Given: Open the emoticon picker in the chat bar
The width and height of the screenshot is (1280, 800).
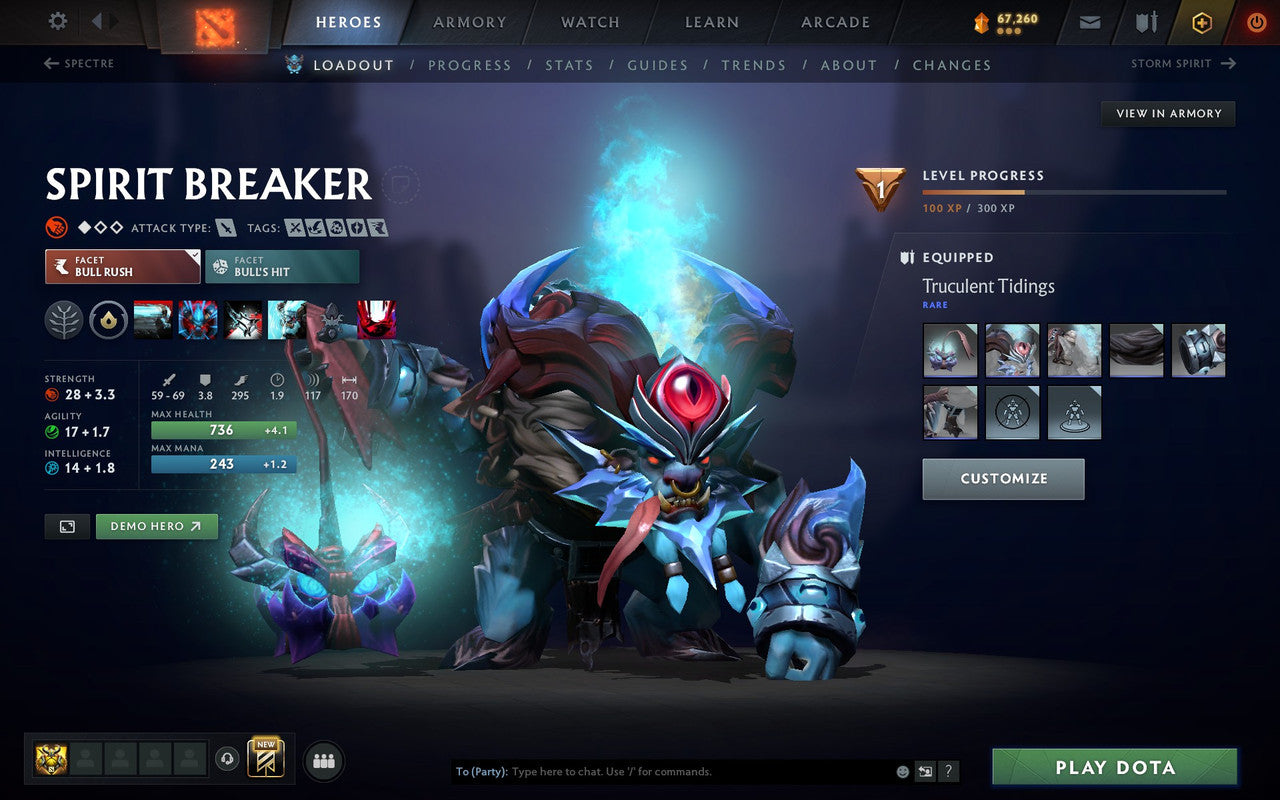Looking at the screenshot, I should point(901,771).
